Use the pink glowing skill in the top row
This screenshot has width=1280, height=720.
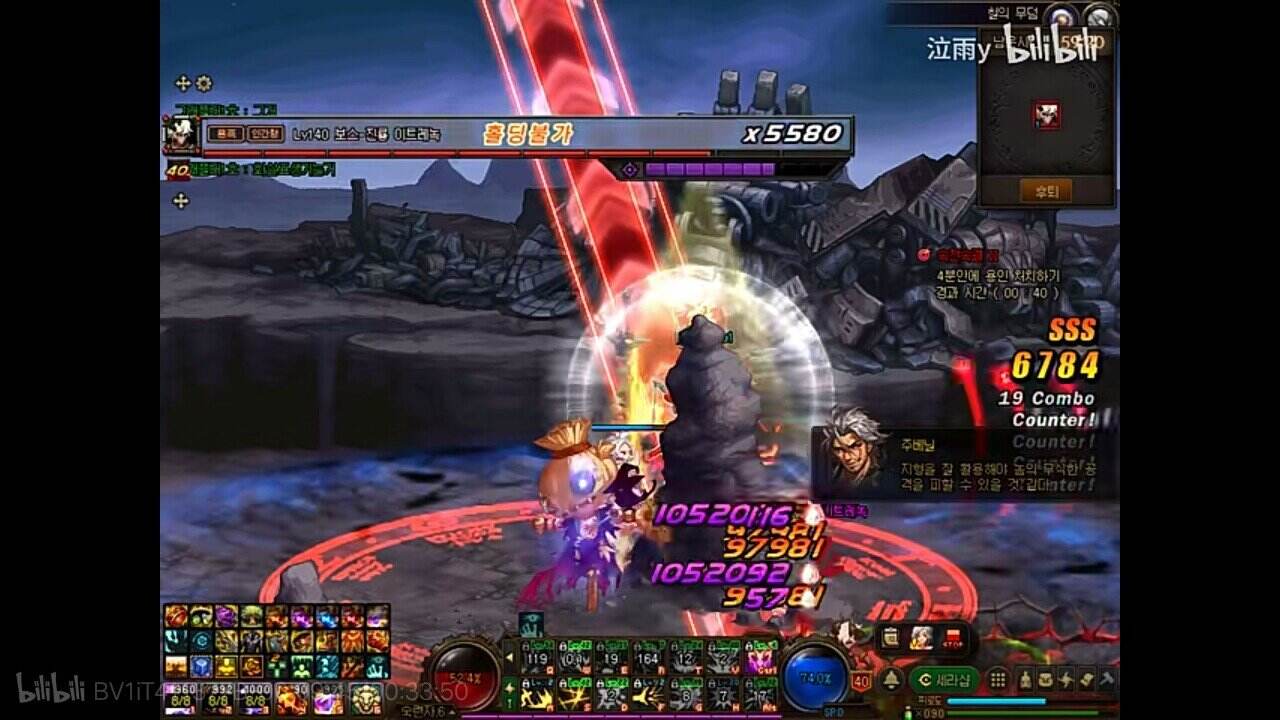761,659
